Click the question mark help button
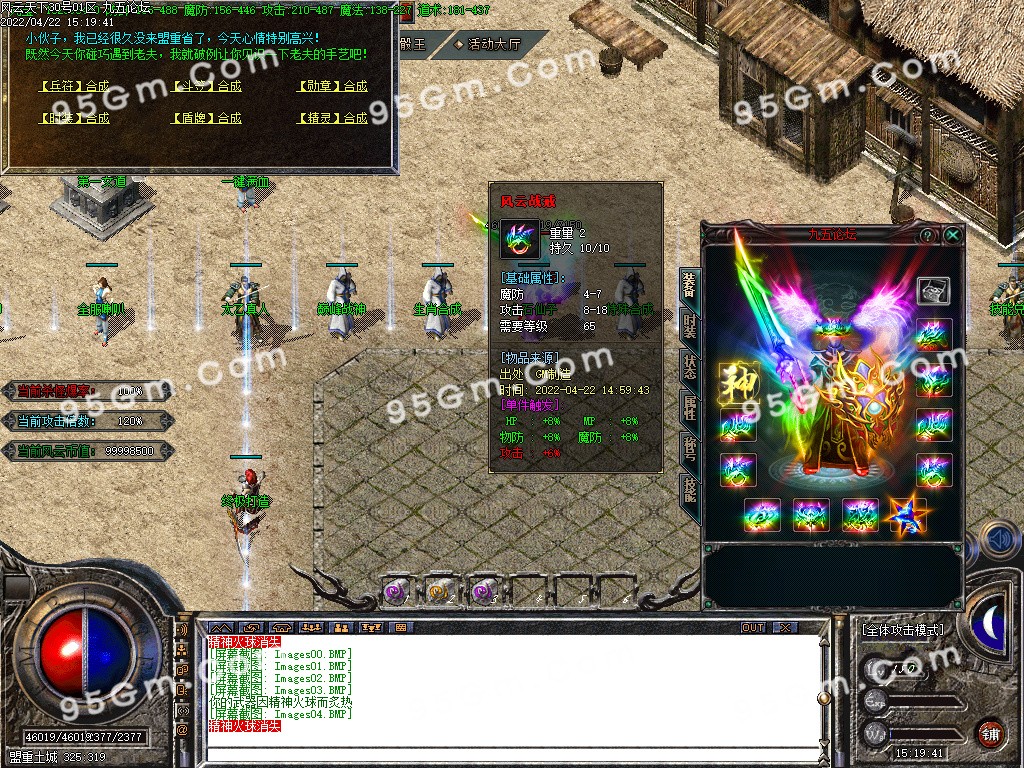The image size is (1024, 768). point(927,235)
